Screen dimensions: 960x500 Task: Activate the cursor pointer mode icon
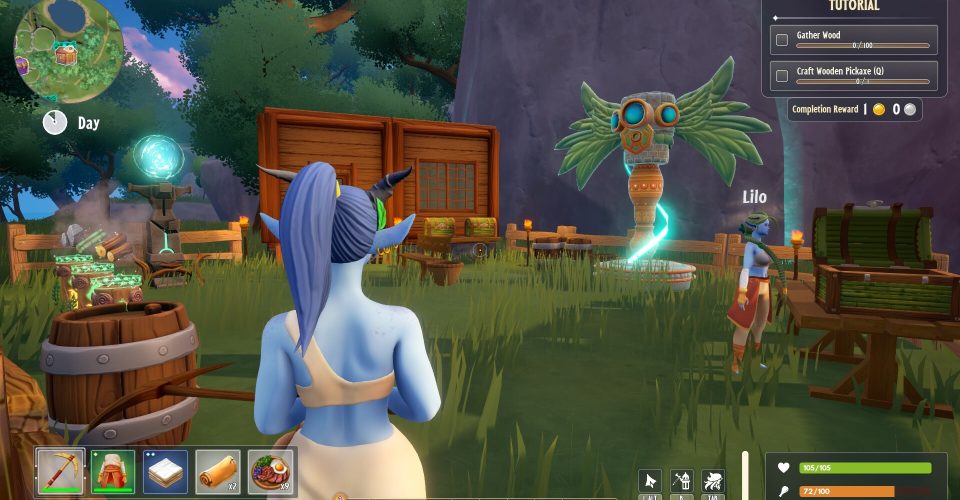(650, 481)
